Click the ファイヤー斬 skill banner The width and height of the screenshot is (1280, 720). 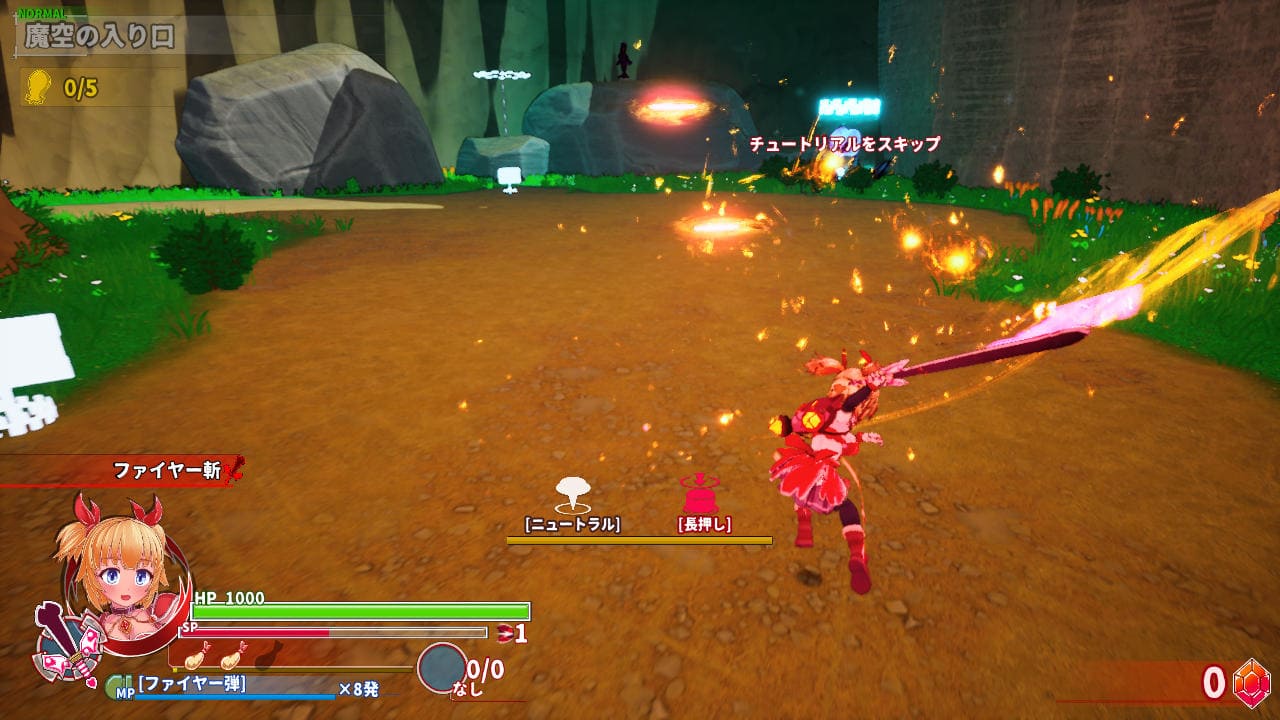(166, 470)
